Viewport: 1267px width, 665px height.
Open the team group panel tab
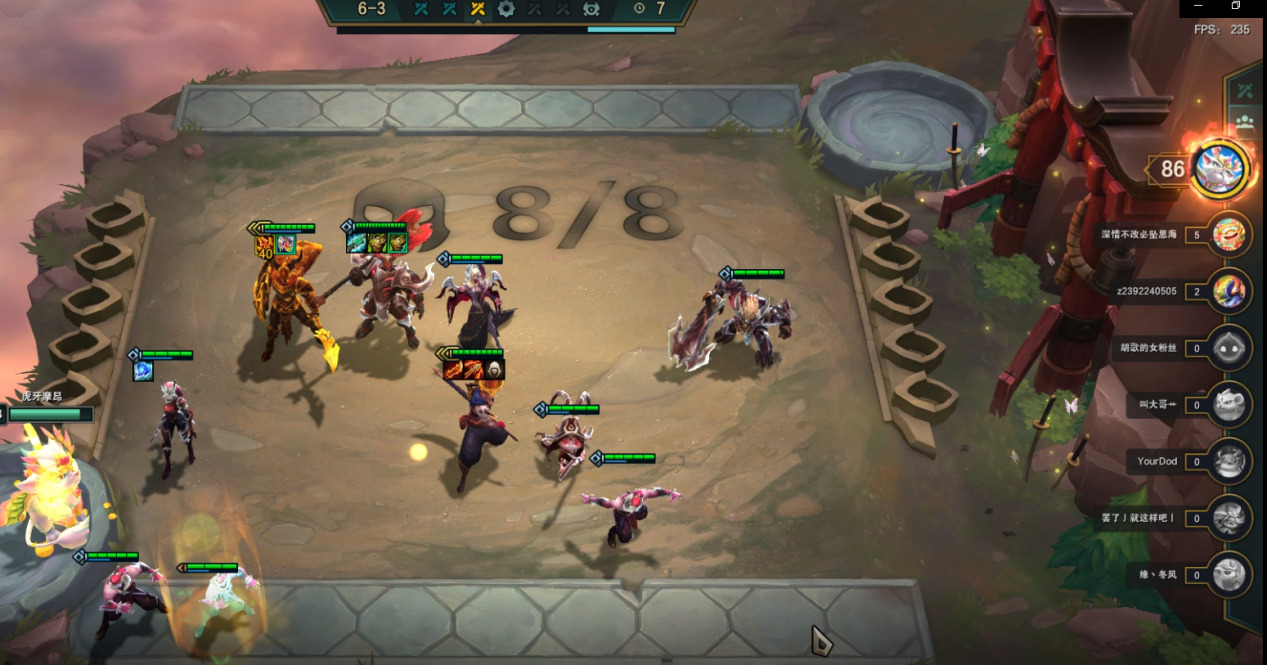click(x=1245, y=123)
